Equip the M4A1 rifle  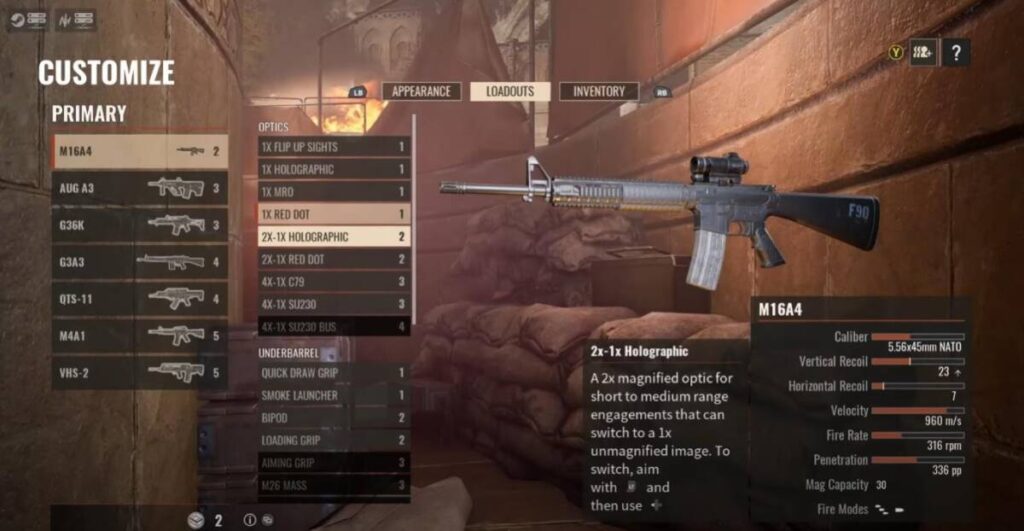pyautogui.click(x=140, y=336)
